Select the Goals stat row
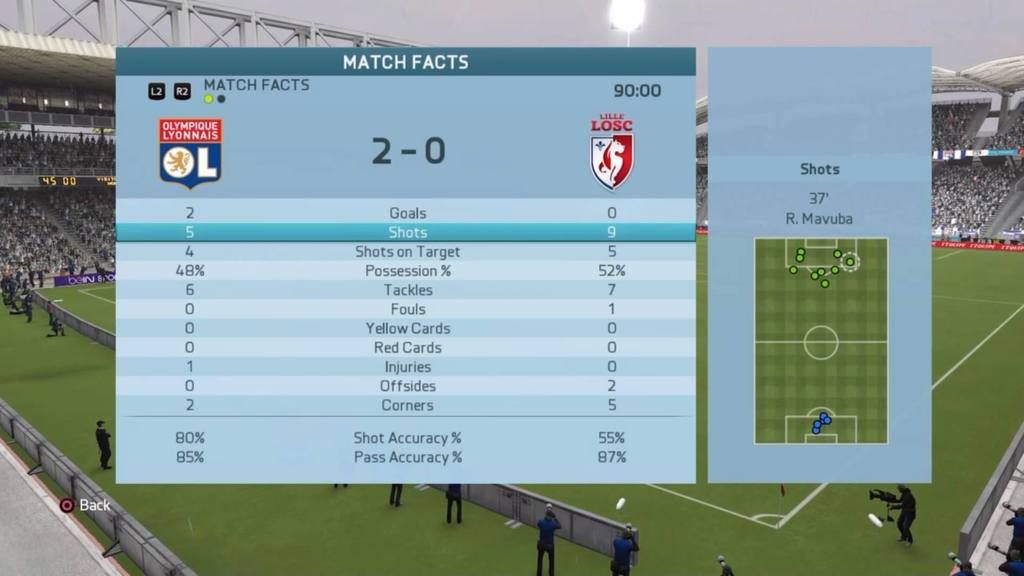This screenshot has height=576, width=1024. click(406, 213)
